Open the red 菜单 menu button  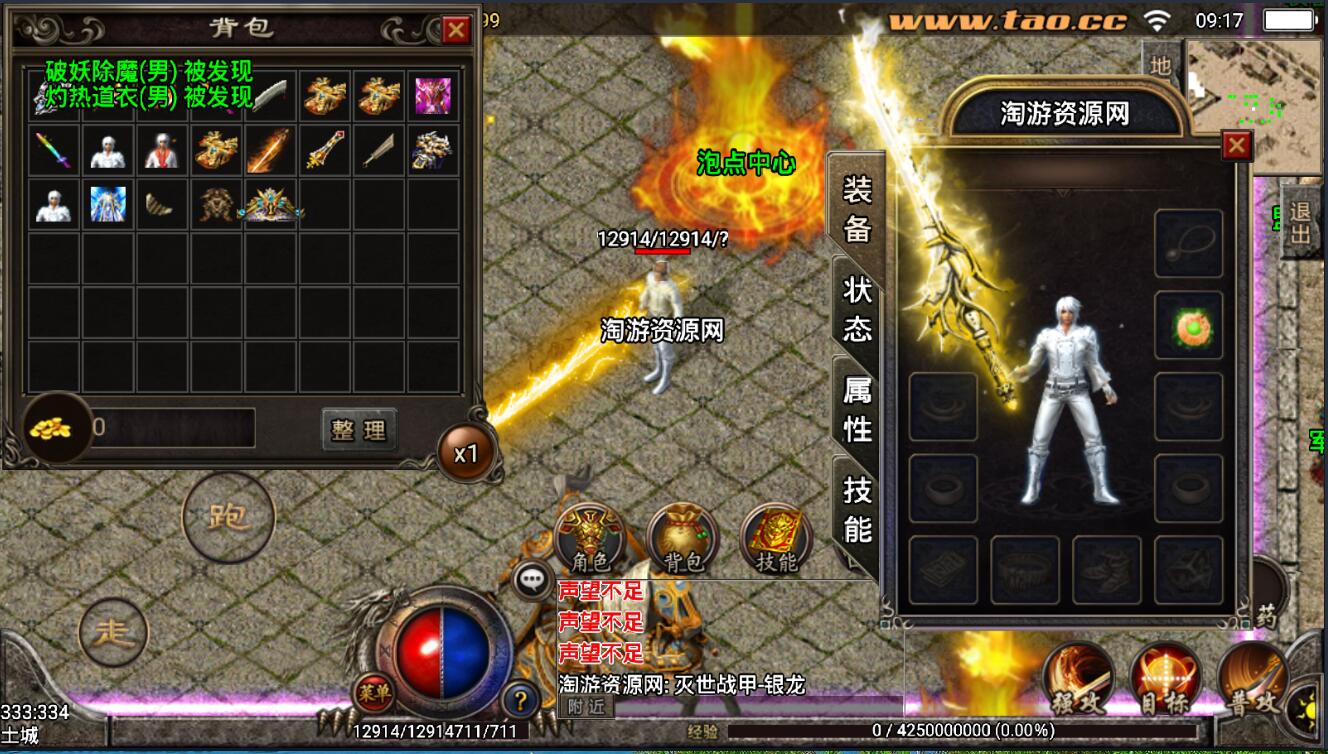(373, 690)
